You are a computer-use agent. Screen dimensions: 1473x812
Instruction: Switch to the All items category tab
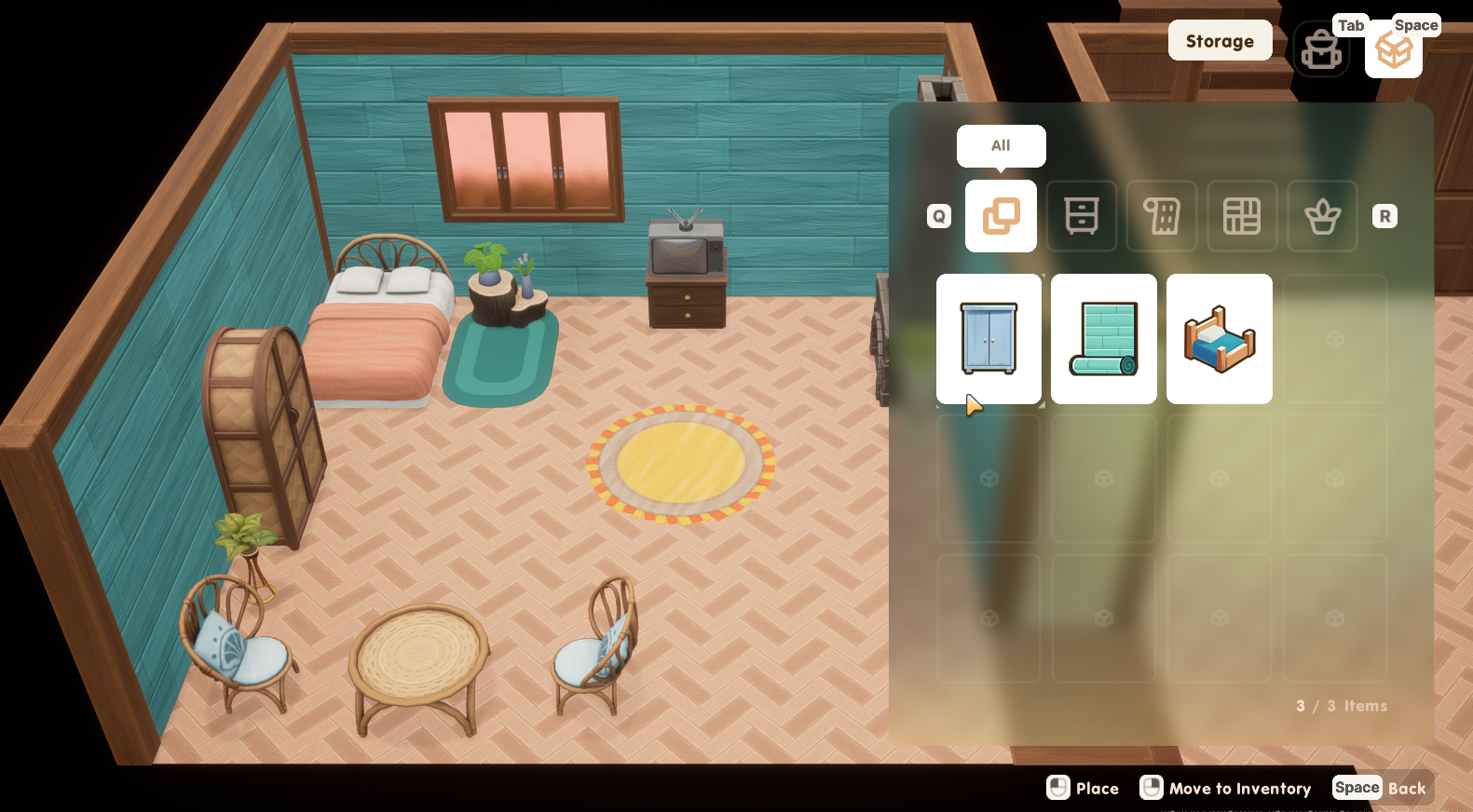pyautogui.click(x=1001, y=216)
